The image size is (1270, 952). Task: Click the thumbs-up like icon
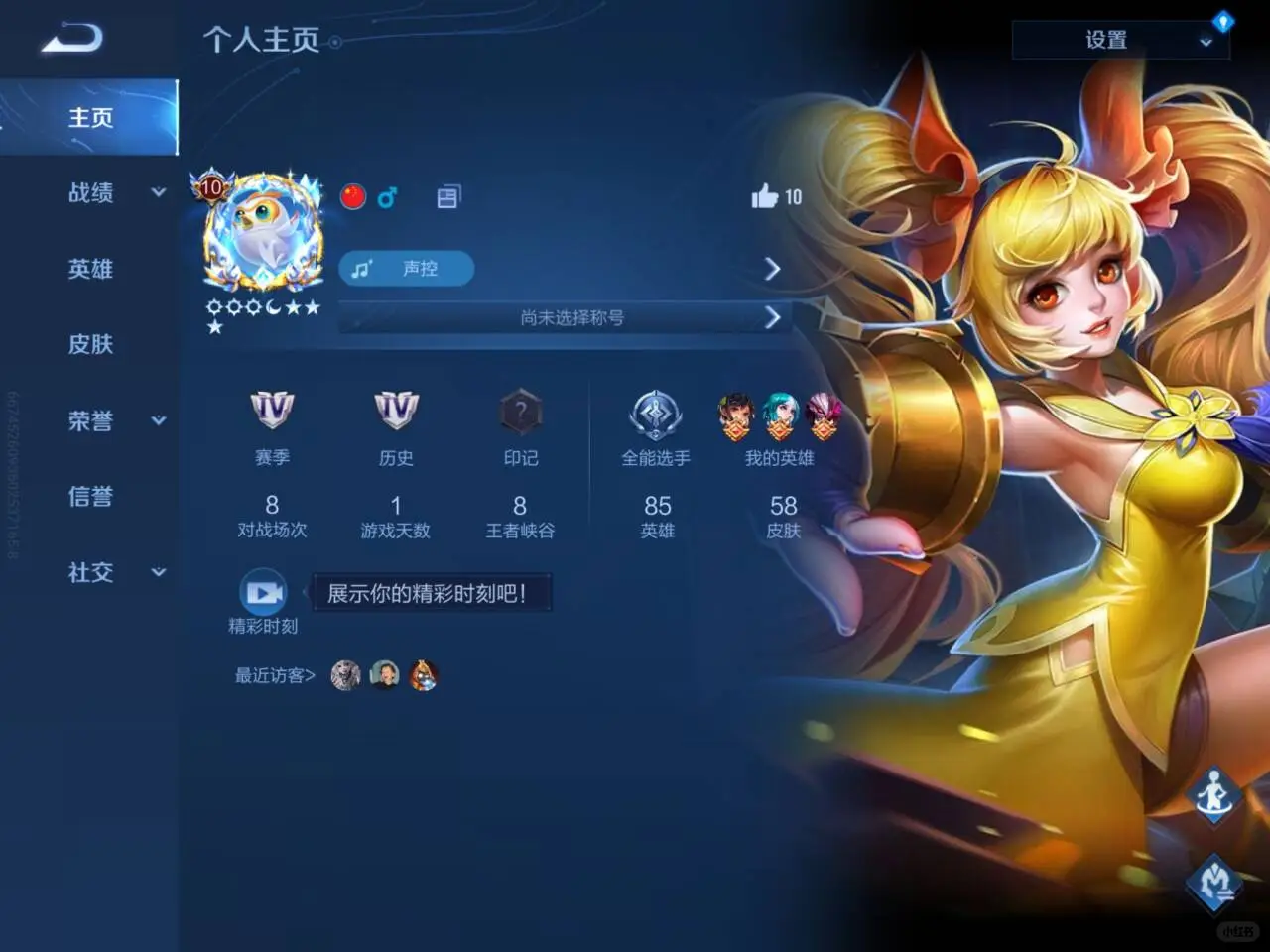pos(765,196)
